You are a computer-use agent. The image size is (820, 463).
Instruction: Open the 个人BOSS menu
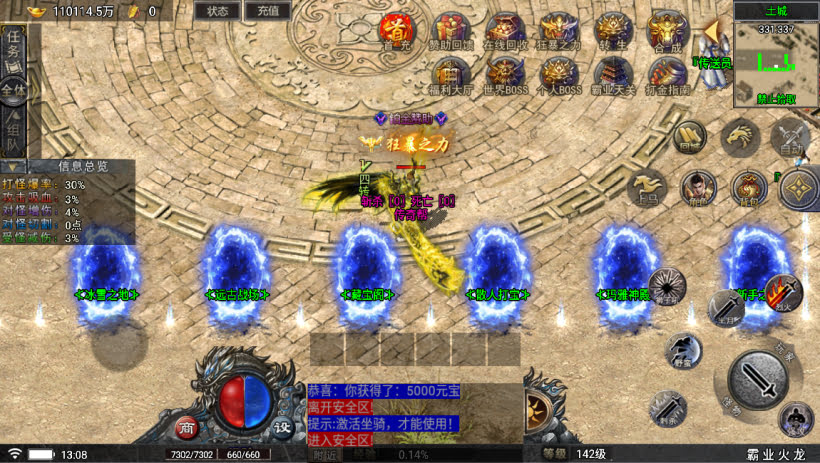pyautogui.click(x=560, y=73)
